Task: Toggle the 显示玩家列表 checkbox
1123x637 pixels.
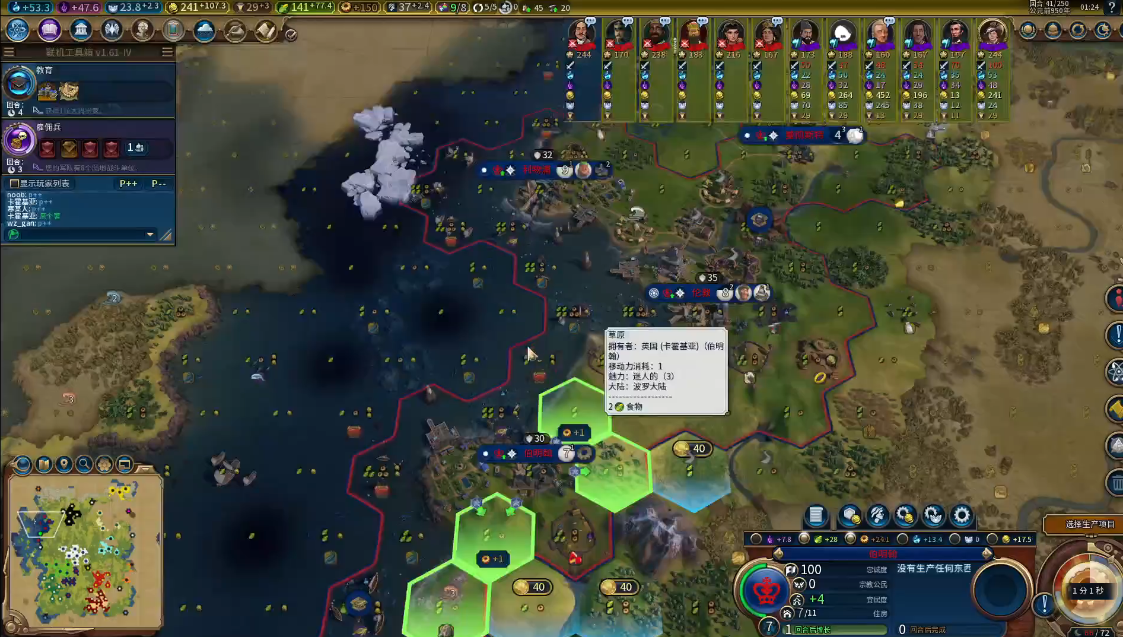Action: 14,184
